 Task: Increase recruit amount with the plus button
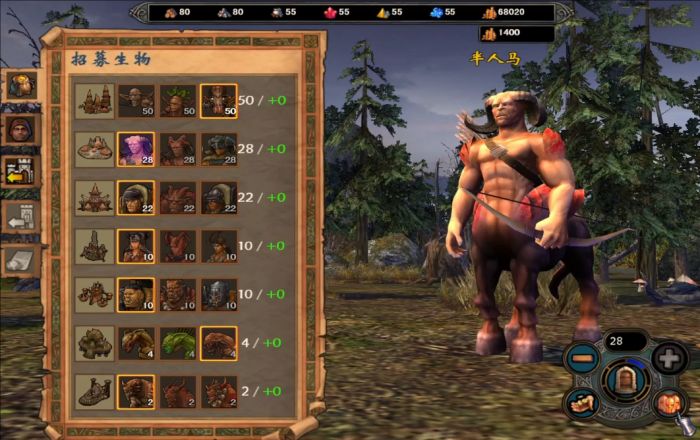tap(669, 358)
